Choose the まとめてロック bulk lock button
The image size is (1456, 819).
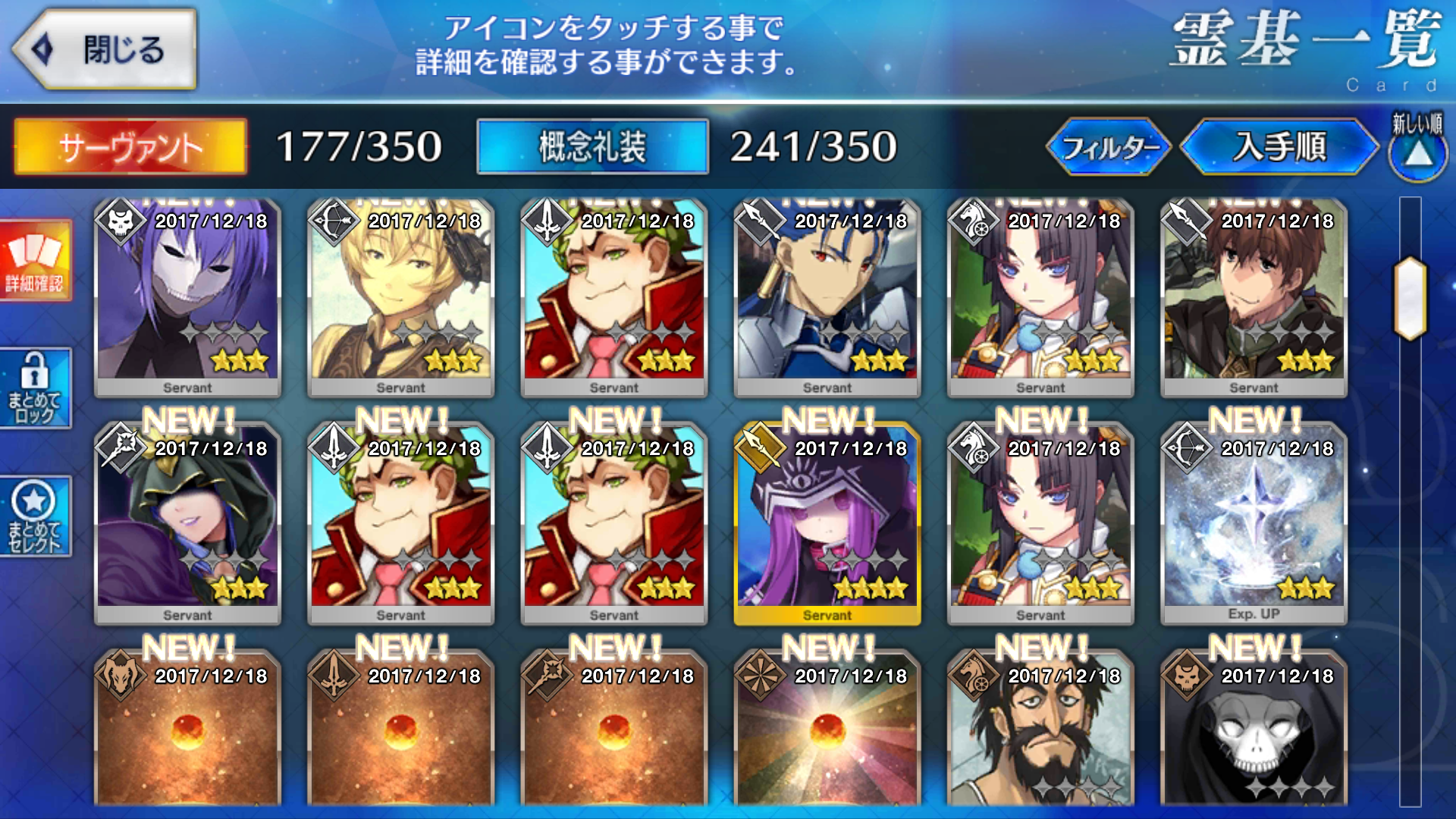coord(35,389)
